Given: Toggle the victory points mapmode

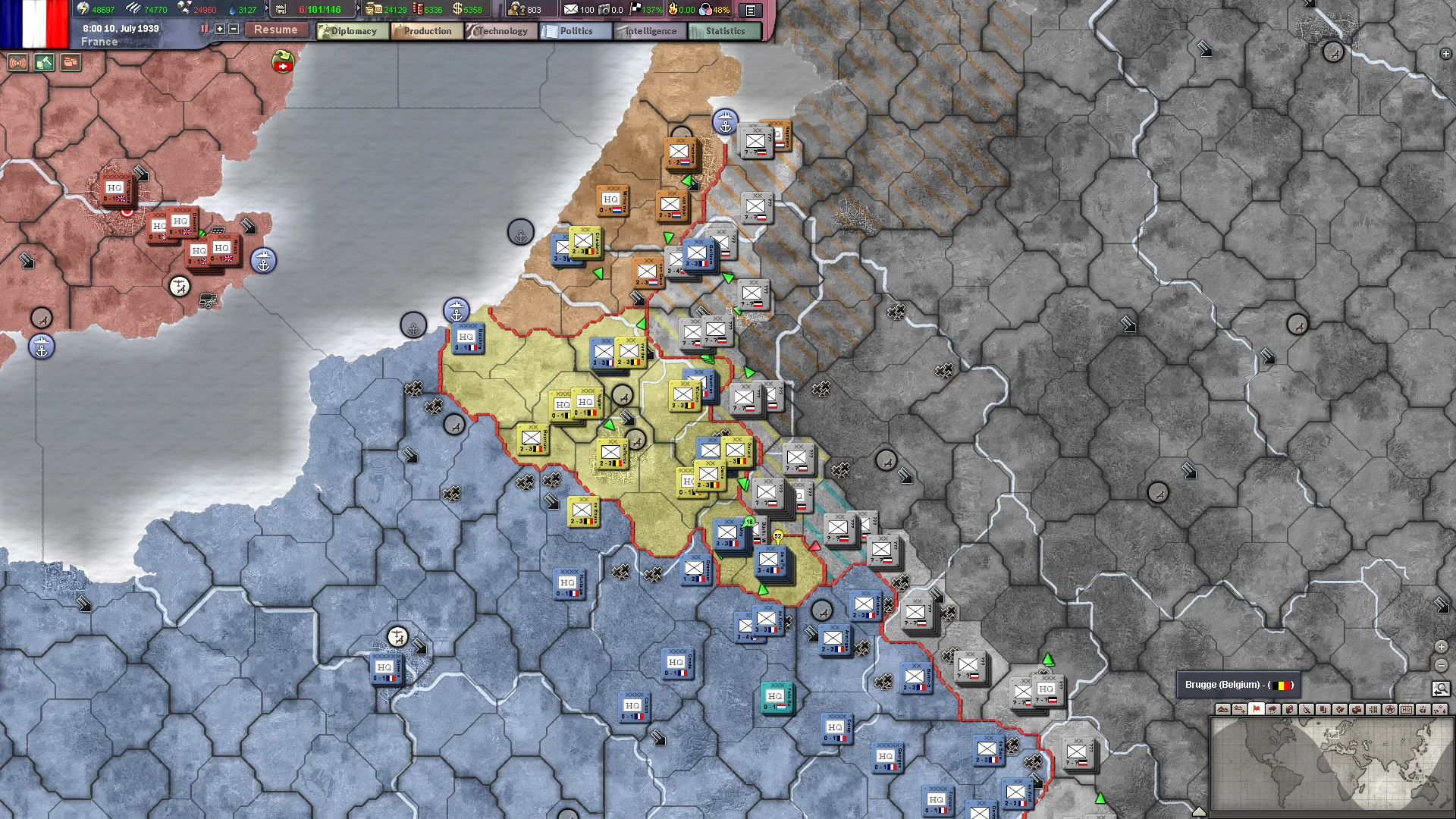Looking at the screenshot, I should coord(1389,710).
